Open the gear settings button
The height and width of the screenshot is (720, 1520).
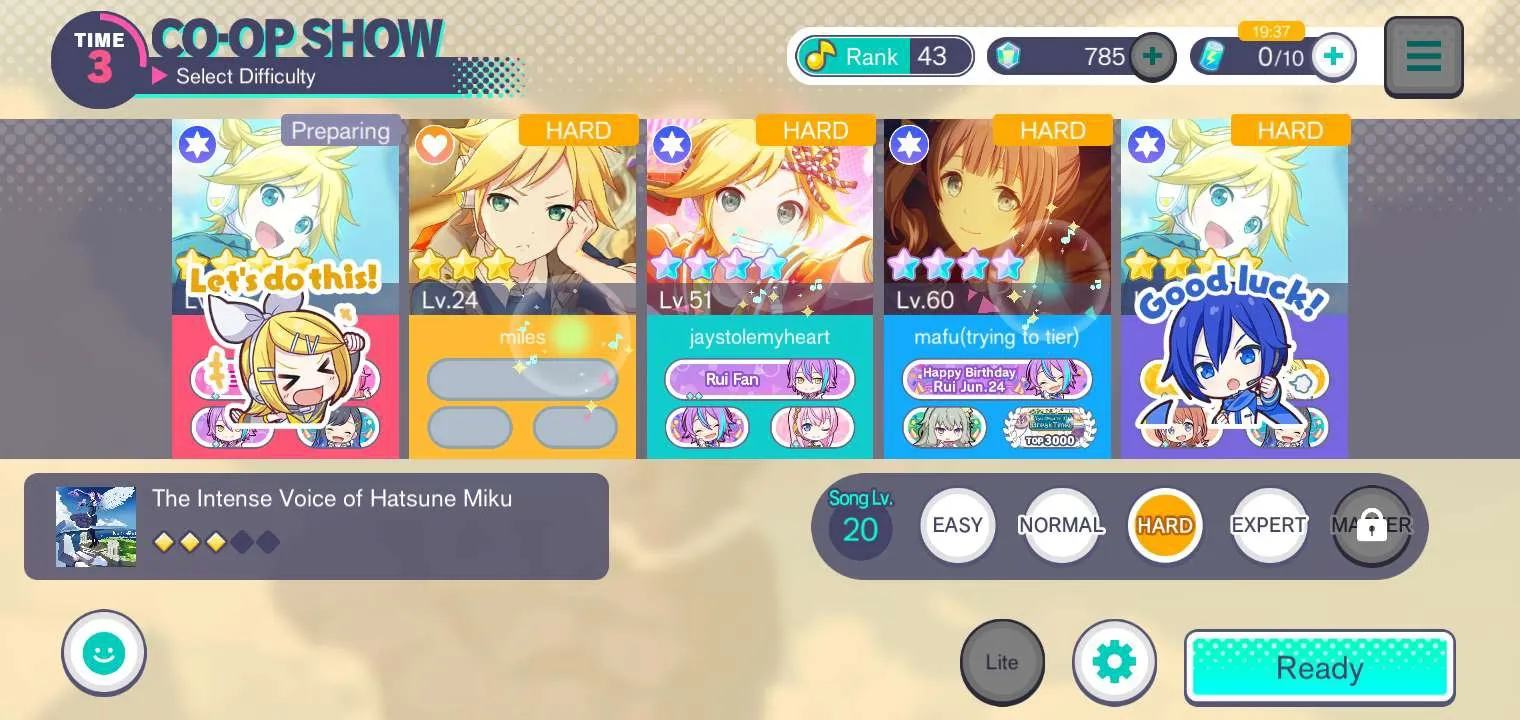pyautogui.click(x=1114, y=662)
